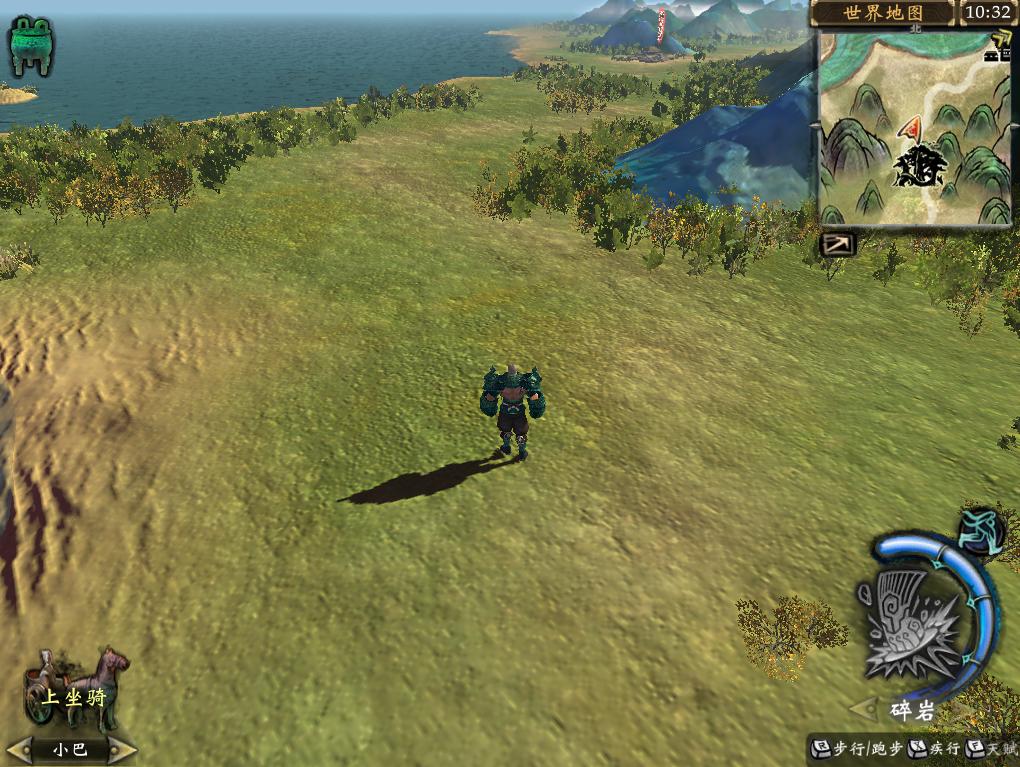This screenshot has width=1020, height=767.
Task: Click the expand arrow below the minimap
Action: tap(837, 244)
